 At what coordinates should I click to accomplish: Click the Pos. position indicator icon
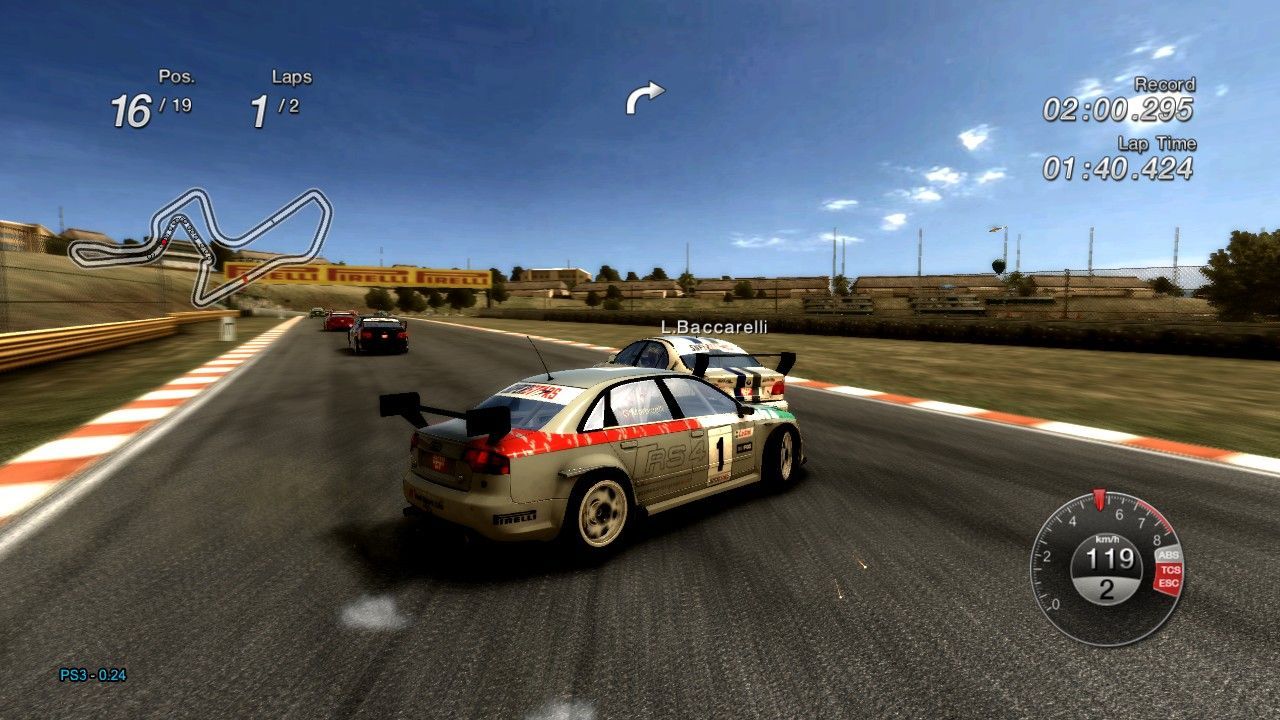(177, 76)
